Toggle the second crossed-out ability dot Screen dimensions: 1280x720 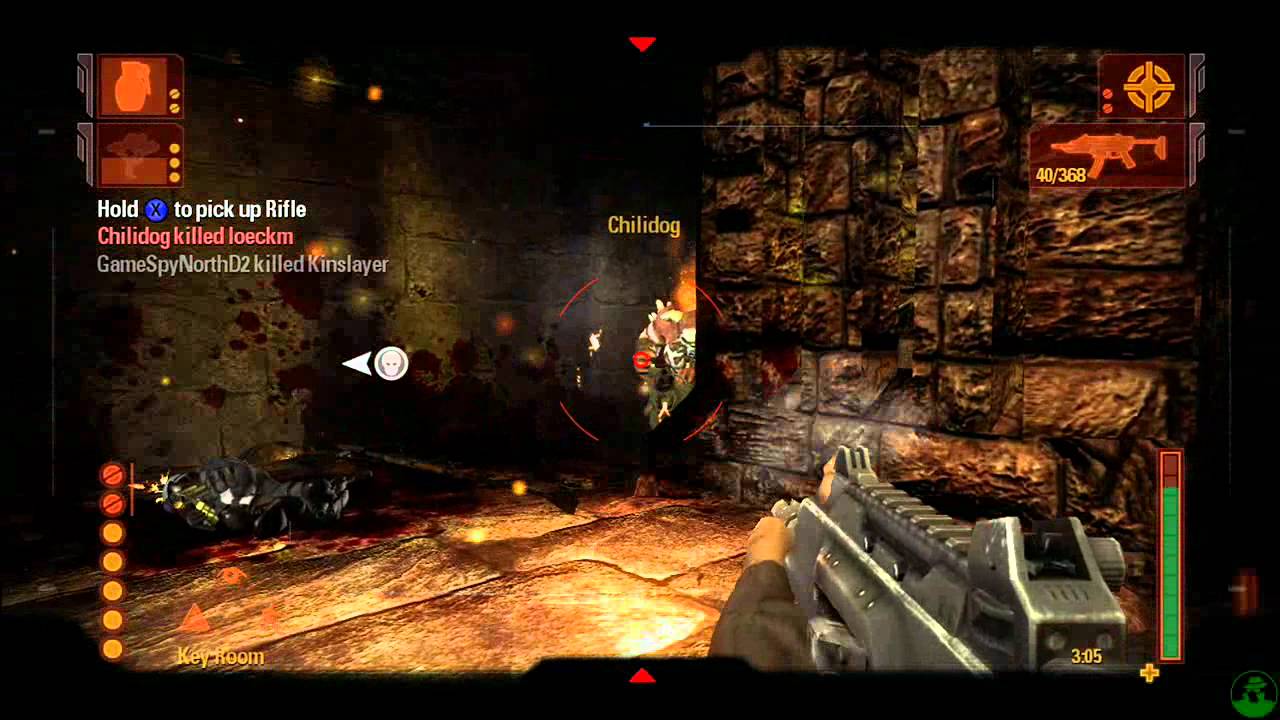111,502
